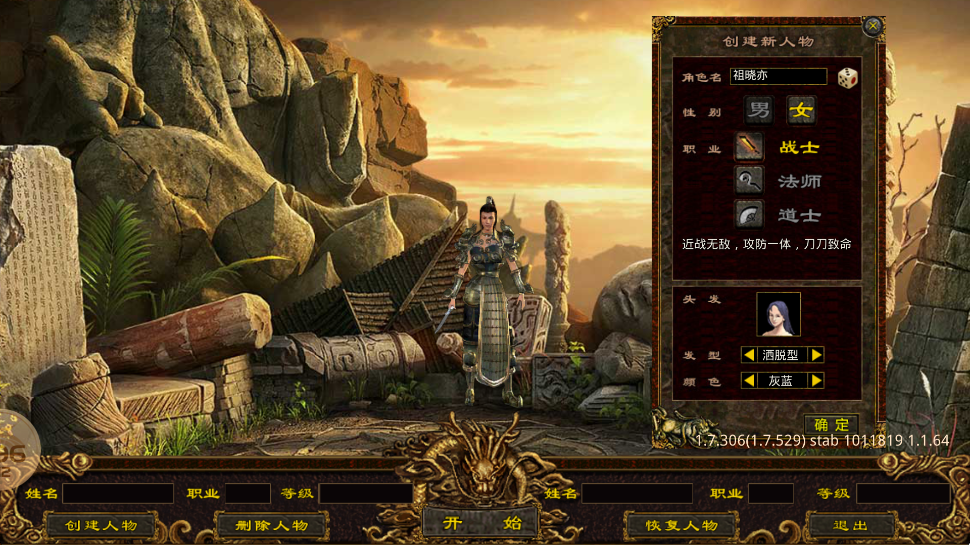Click the hair portrait thumbnail
The width and height of the screenshot is (970, 545).
tap(778, 314)
